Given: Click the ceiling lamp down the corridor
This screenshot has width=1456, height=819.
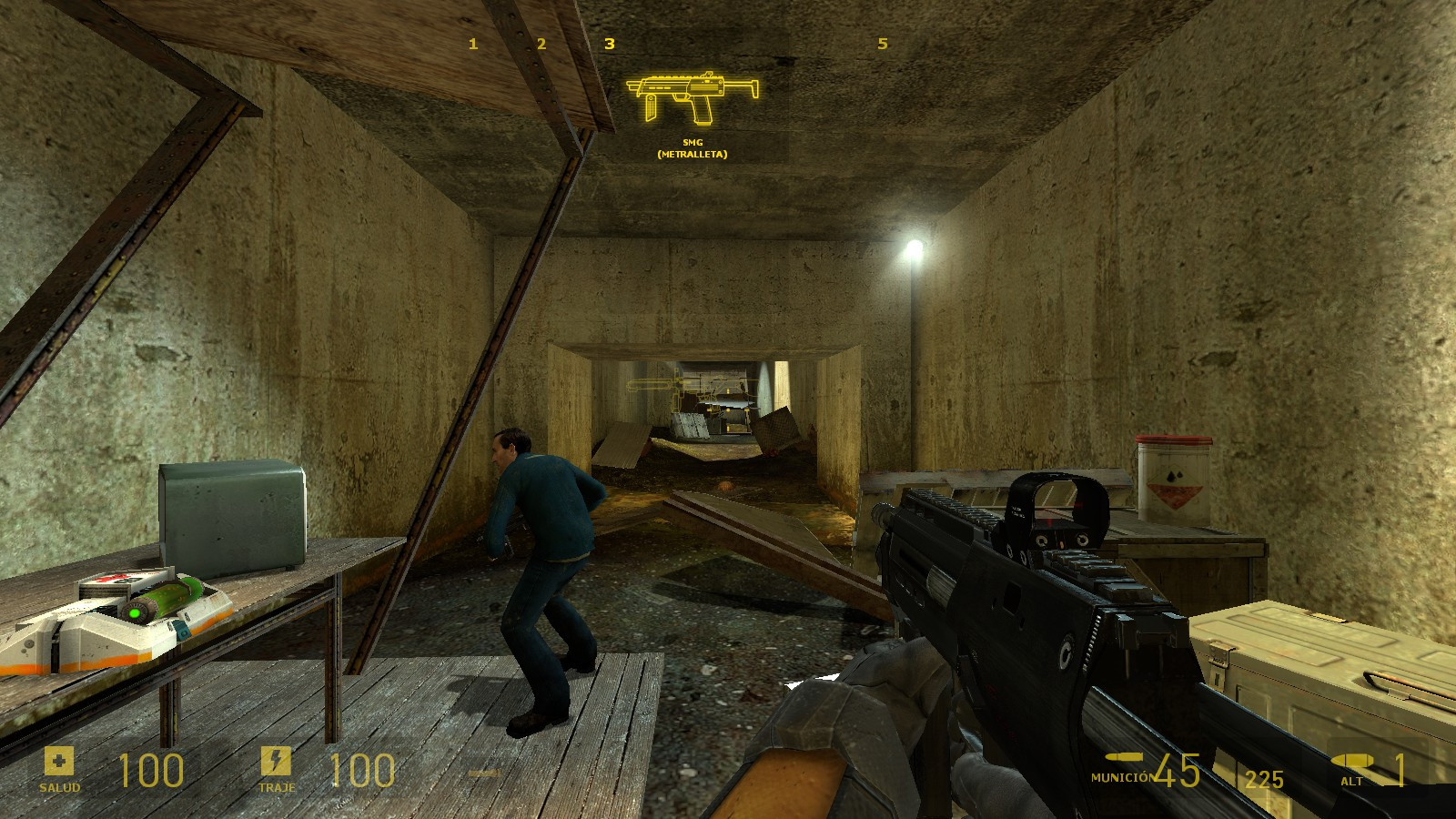Looking at the screenshot, I should pyautogui.click(x=913, y=246).
